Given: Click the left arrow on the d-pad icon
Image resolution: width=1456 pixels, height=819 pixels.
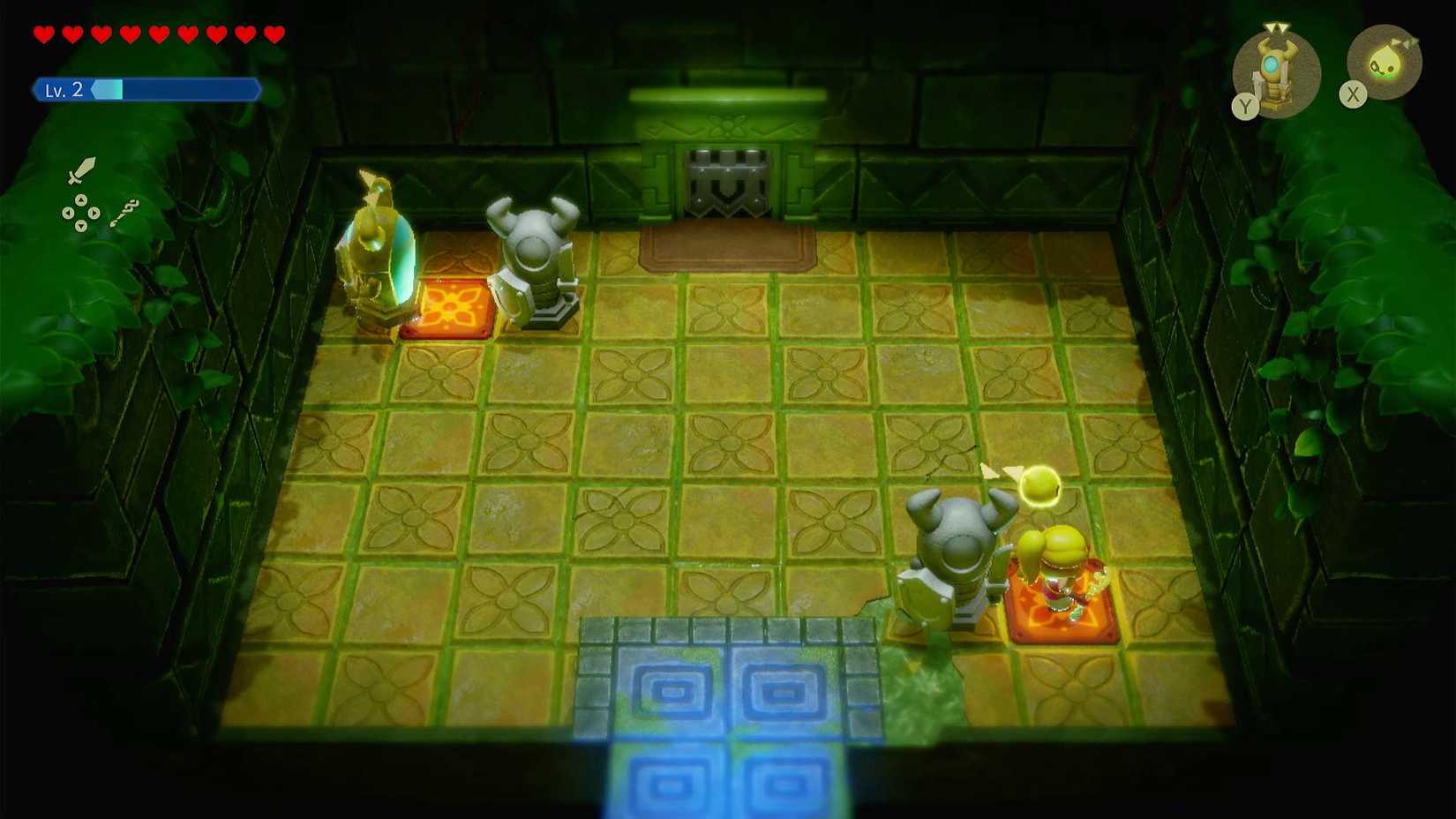Looking at the screenshot, I should 68,213.
